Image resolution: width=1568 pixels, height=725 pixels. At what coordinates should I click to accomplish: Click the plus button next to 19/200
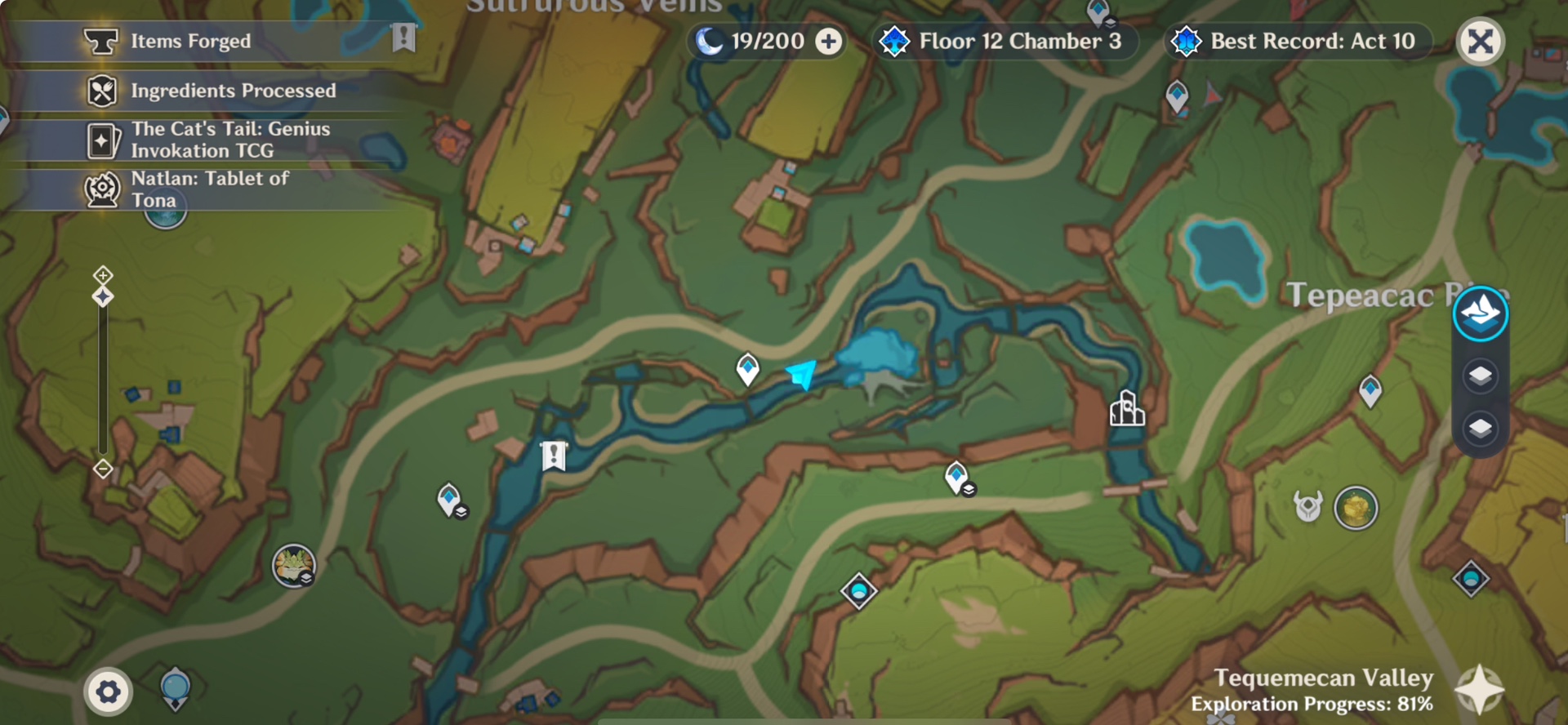[830, 41]
